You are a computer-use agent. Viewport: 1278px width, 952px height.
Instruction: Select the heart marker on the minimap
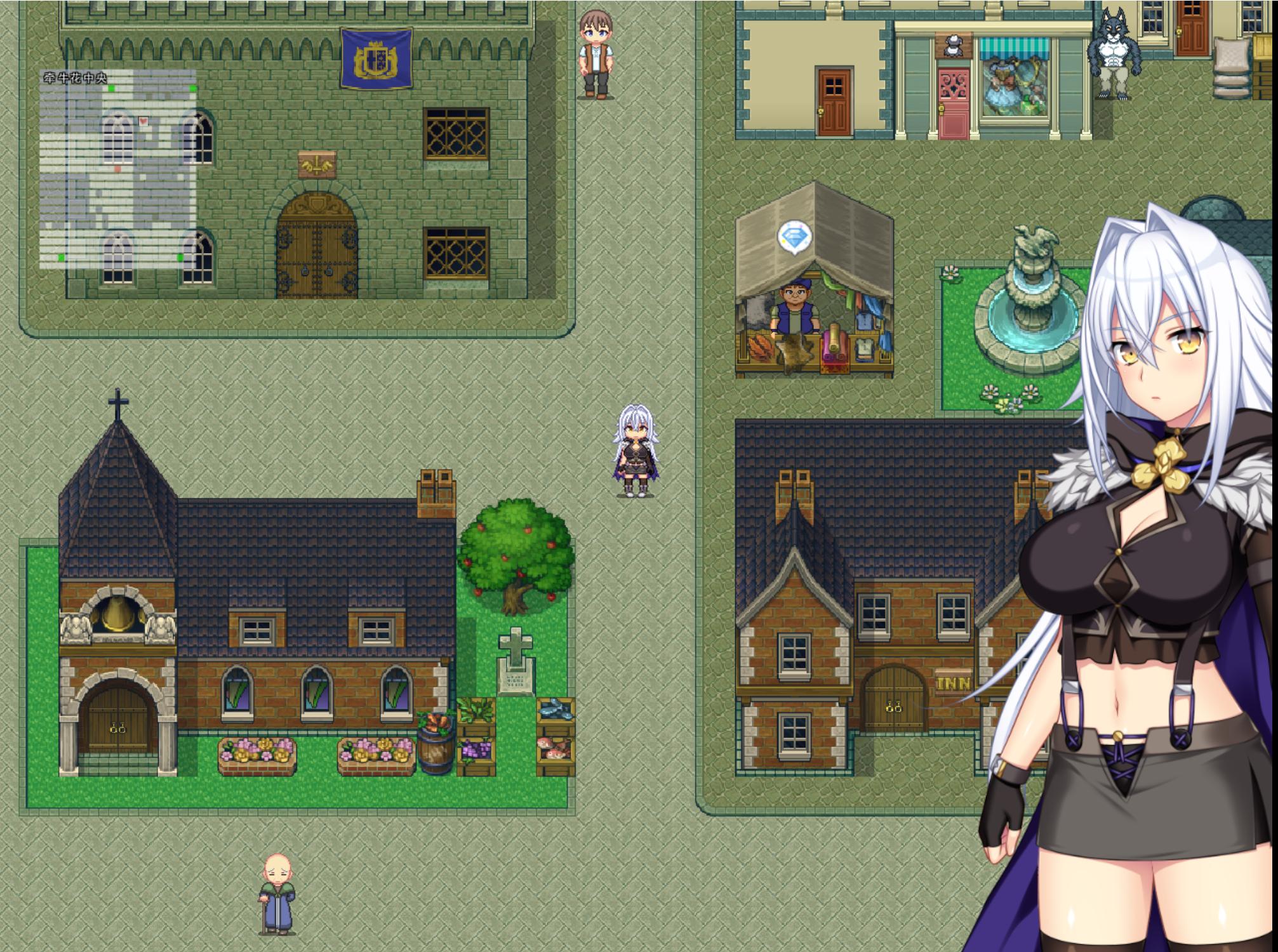tap(143, 120)
